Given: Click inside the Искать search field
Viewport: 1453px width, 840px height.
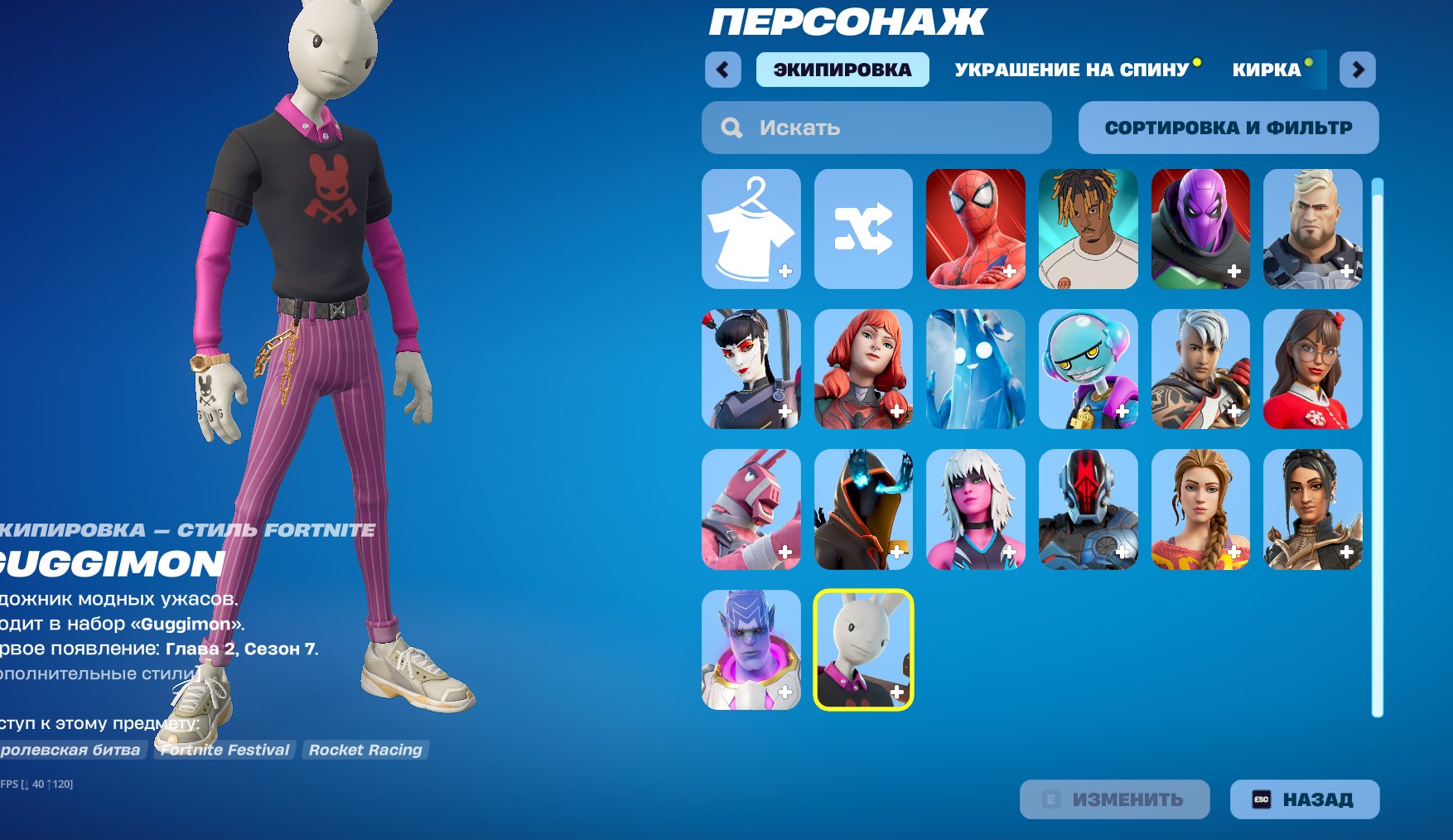Looking at the screenshot, I should (876, 128).
